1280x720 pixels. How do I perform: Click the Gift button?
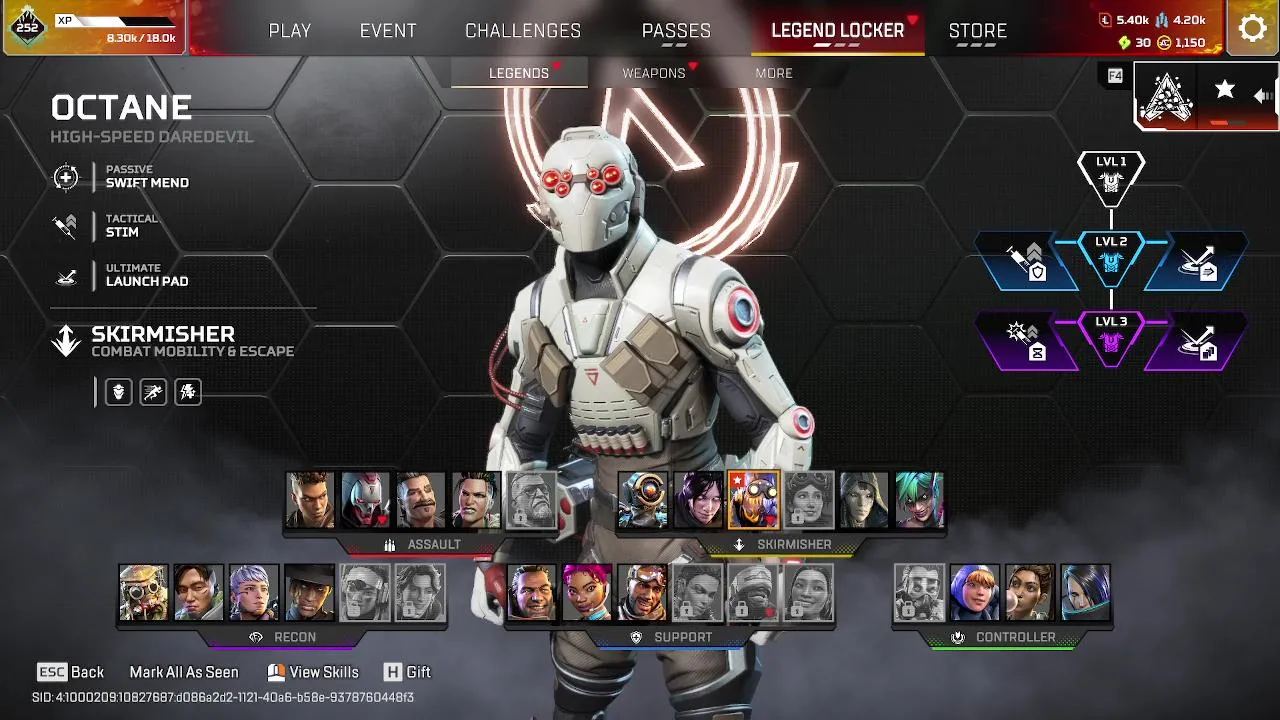click(407, 672)
